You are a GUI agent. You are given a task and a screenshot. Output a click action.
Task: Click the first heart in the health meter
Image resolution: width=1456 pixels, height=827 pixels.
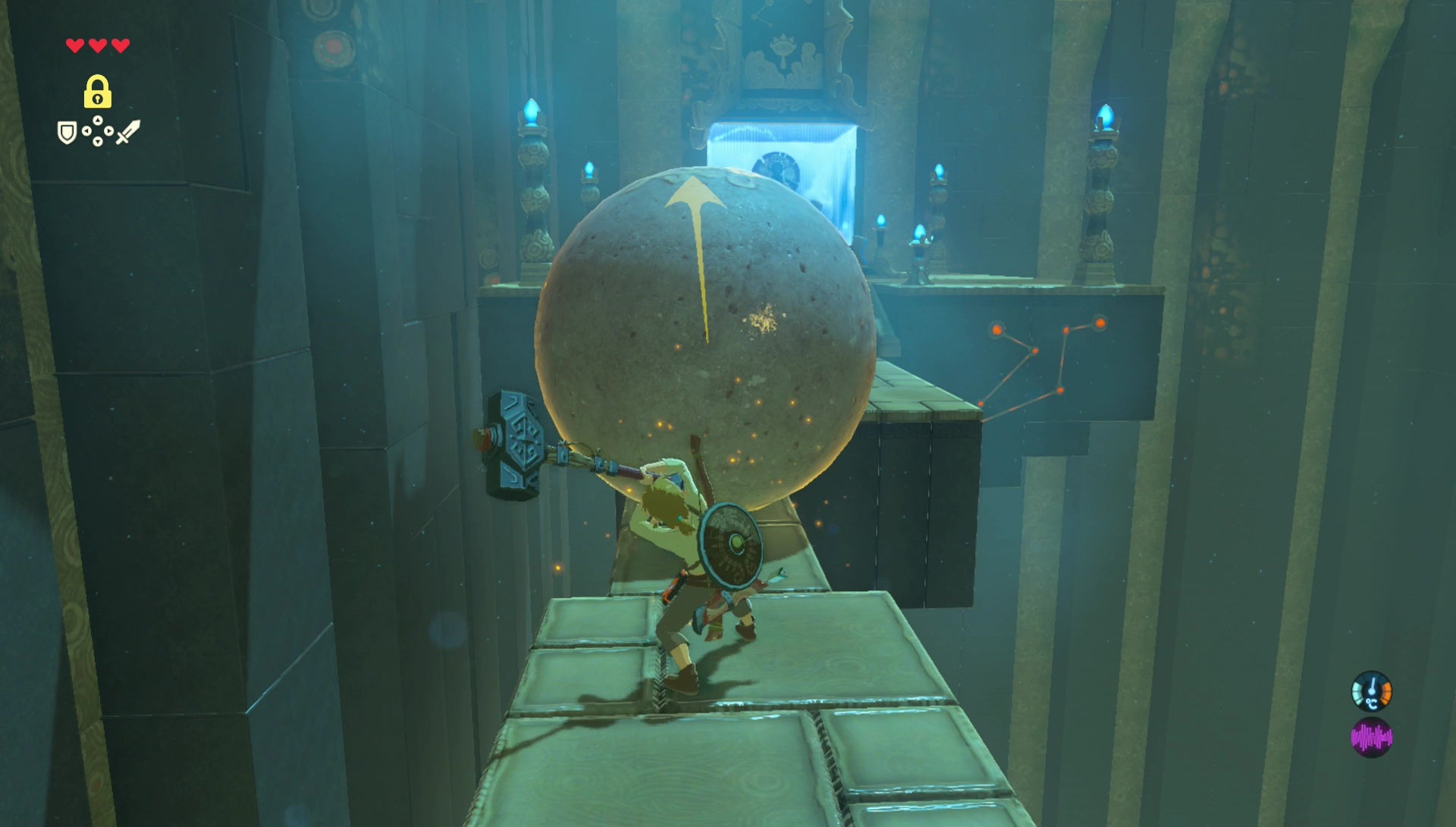[74, 46]
